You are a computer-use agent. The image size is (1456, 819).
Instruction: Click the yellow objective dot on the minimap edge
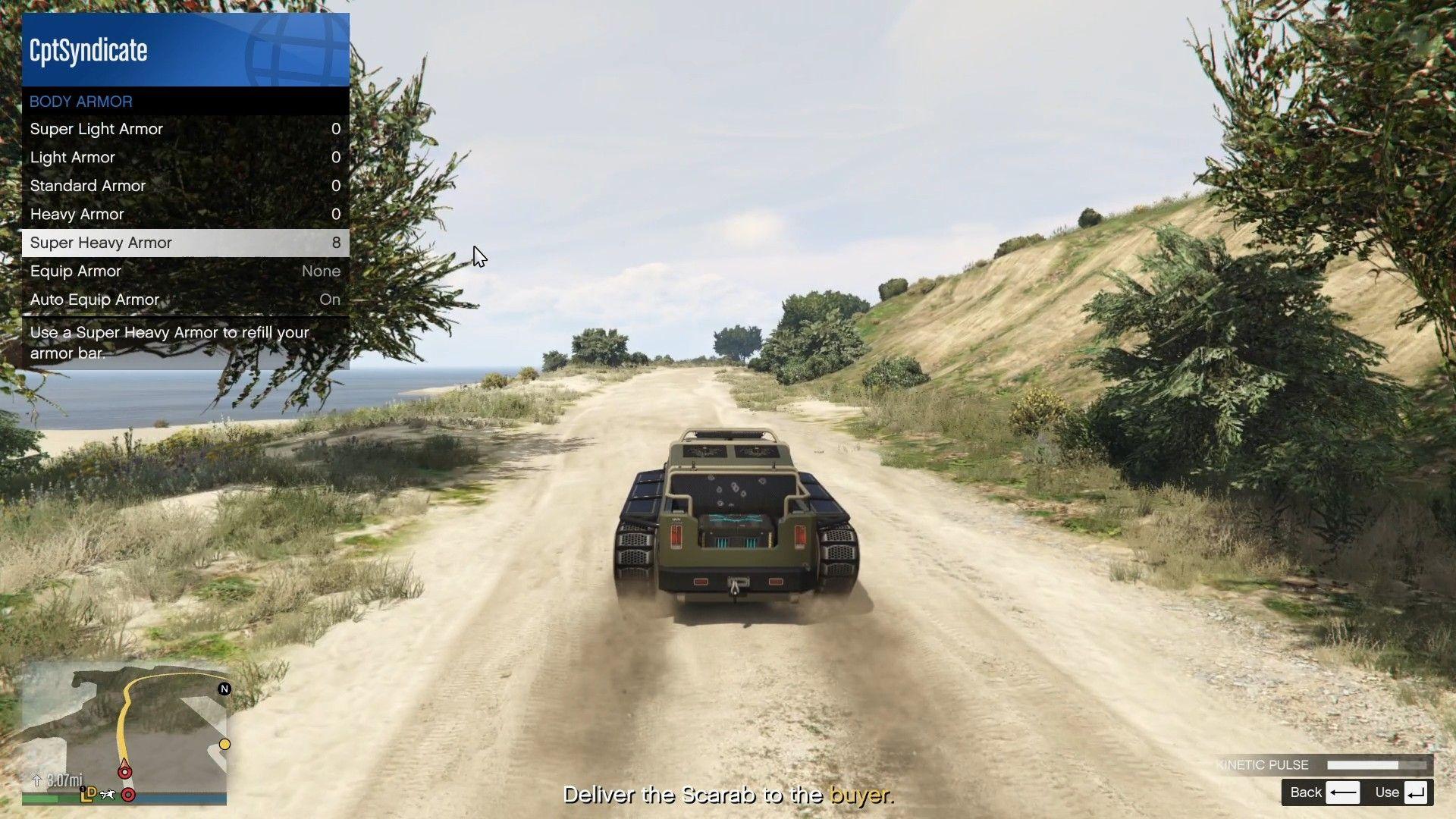coord(224,744)
